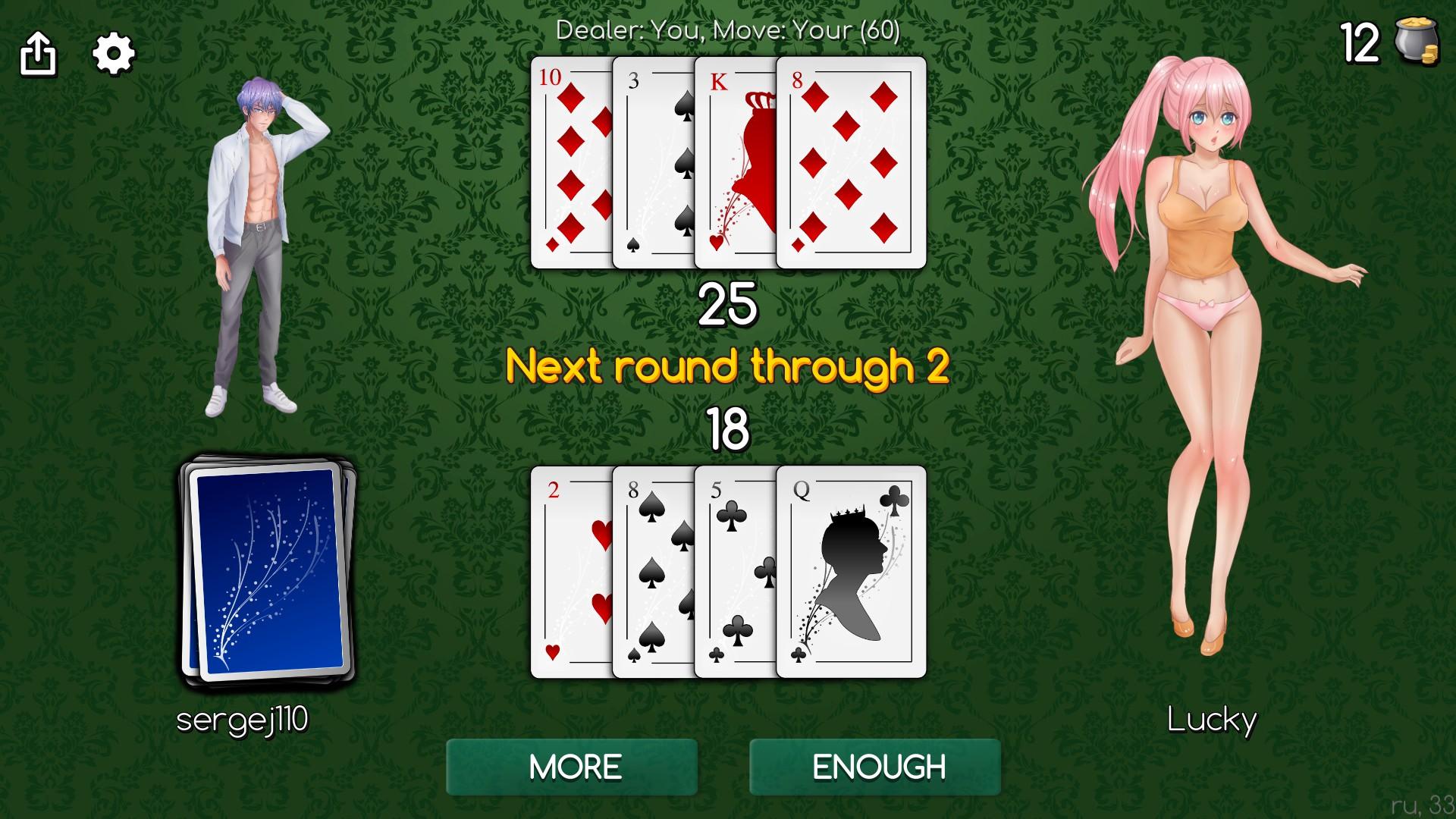This screenshot has width=1456, height=819.
Task: Click the Dealer: You status bar text
Action: pyautogui.click(x=726, y=30)
